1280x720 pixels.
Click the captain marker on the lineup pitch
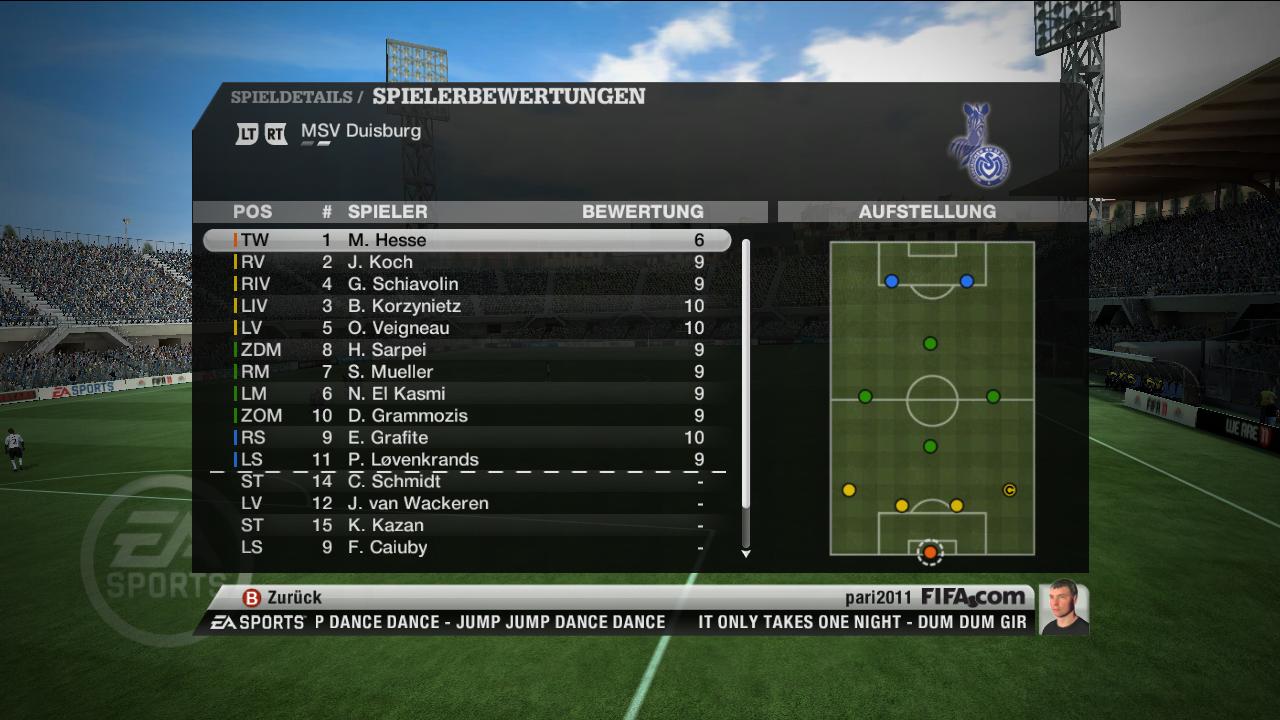(x=1009, y=490)
